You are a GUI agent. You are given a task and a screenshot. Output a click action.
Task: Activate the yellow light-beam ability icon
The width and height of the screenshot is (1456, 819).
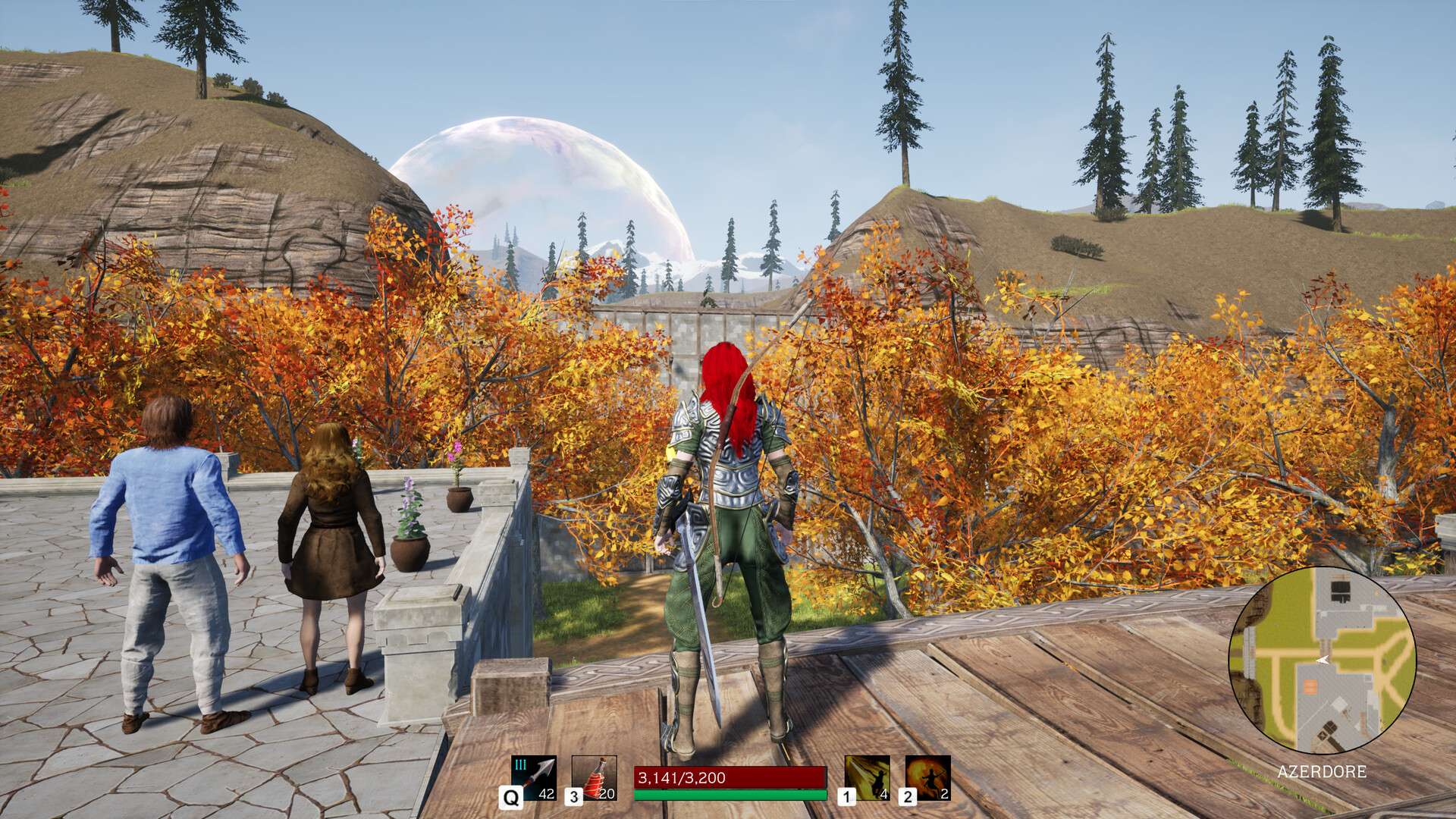pos(867,777)
